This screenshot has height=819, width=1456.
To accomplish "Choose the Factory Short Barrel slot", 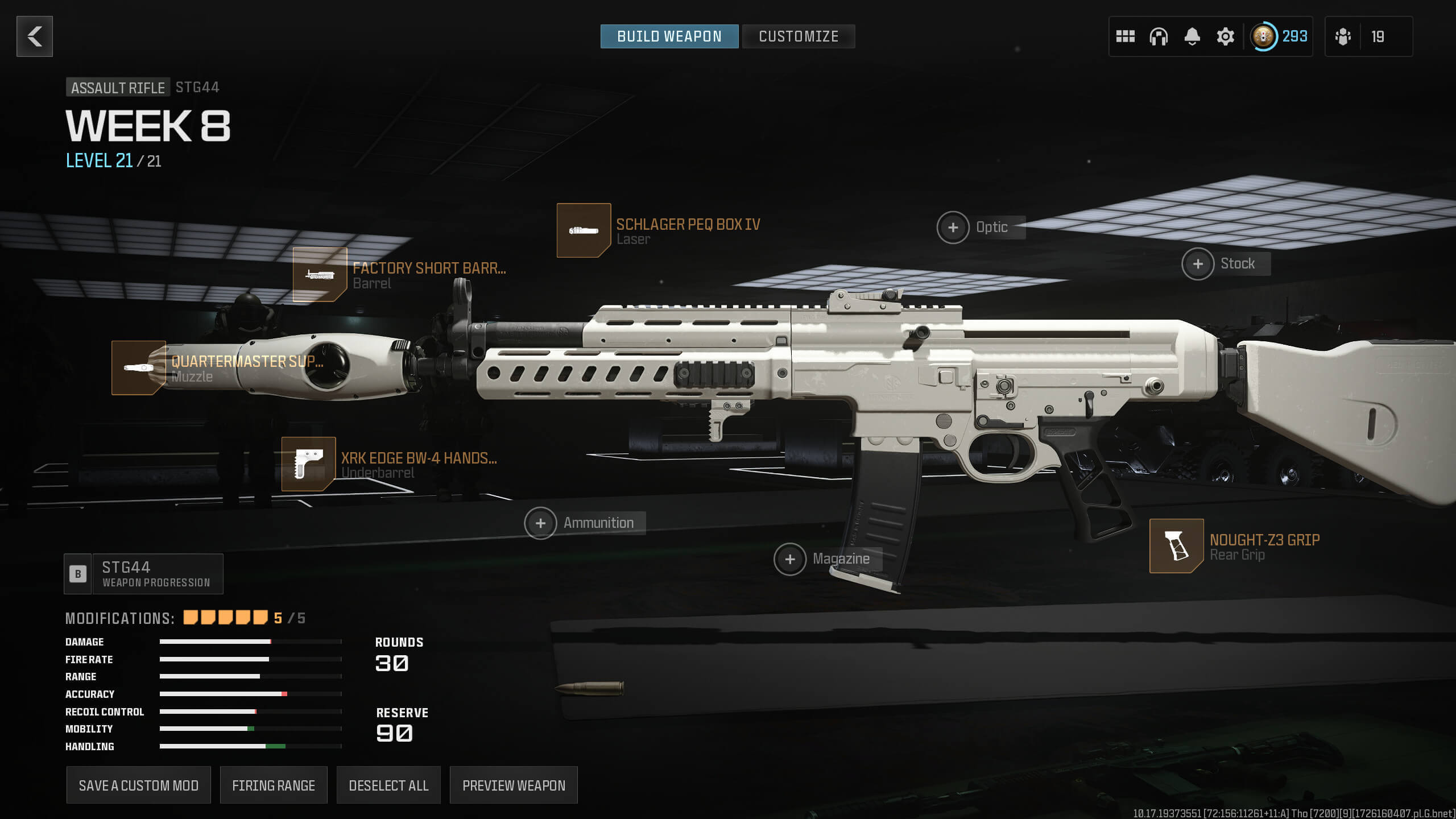I will (320, 274).
